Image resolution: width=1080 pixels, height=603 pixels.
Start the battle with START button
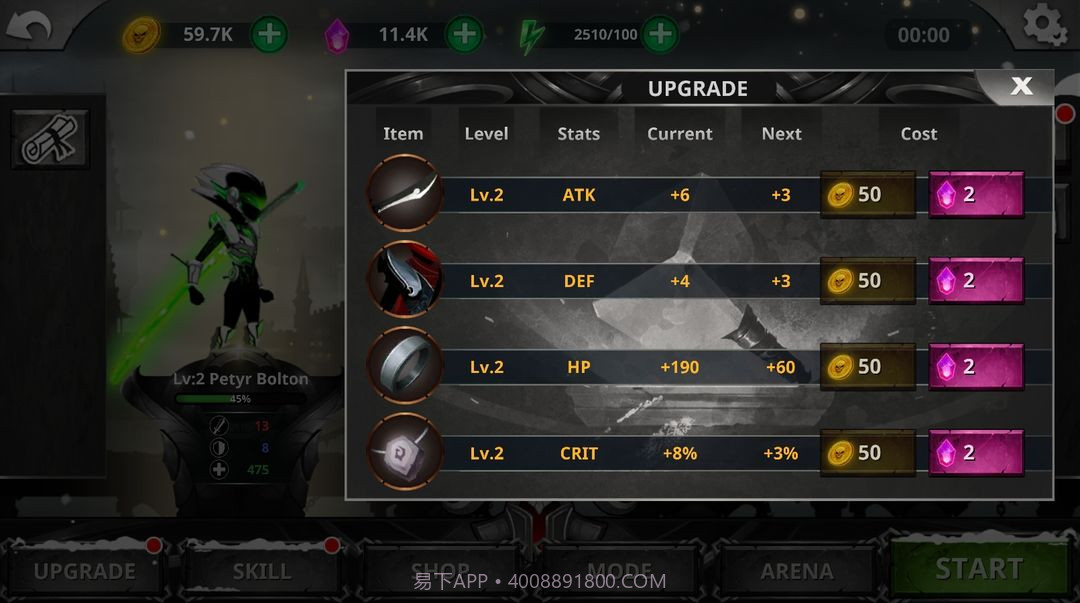978,568
